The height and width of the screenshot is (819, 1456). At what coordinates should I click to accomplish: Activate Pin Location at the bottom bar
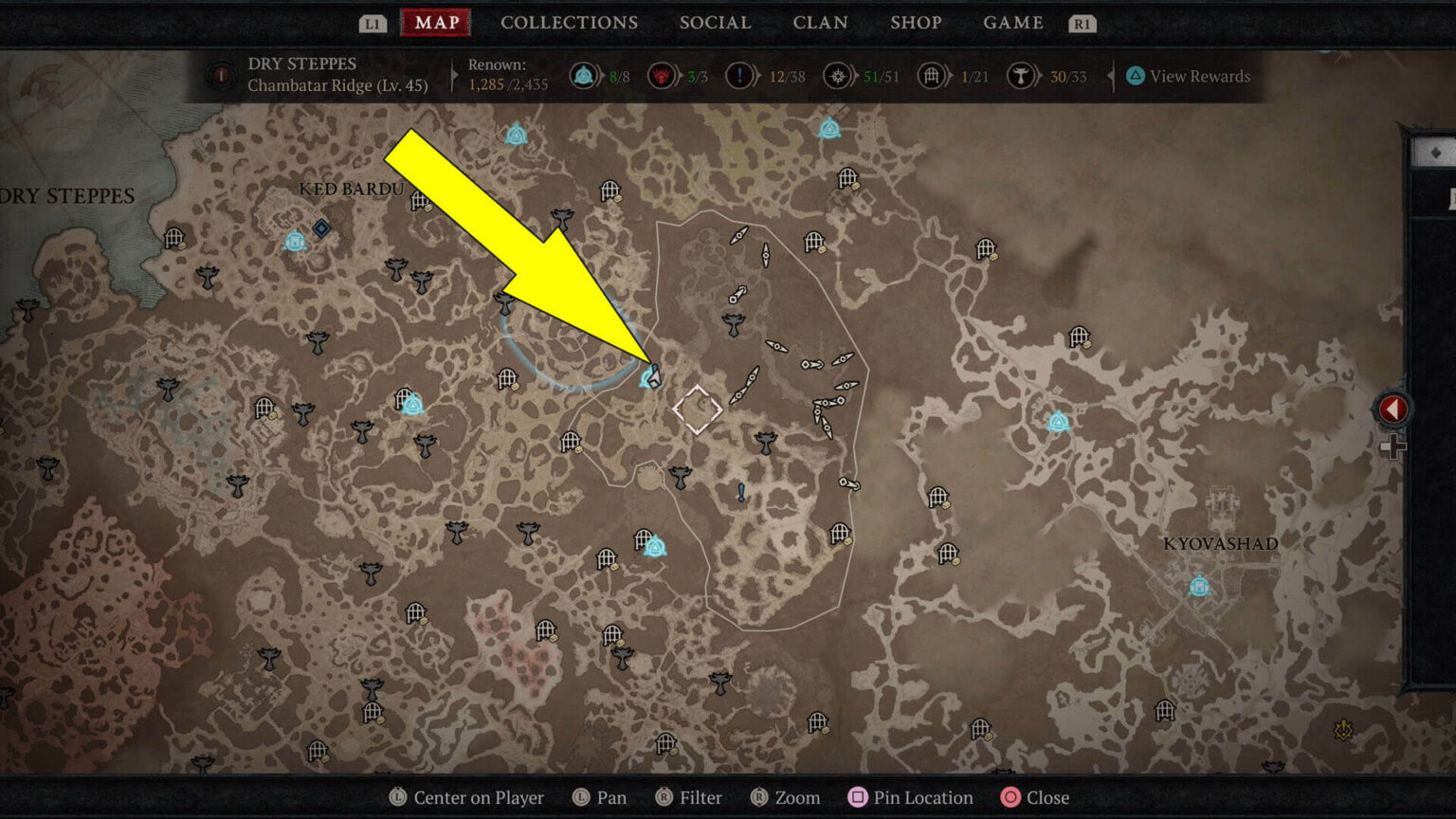[909, 797]
